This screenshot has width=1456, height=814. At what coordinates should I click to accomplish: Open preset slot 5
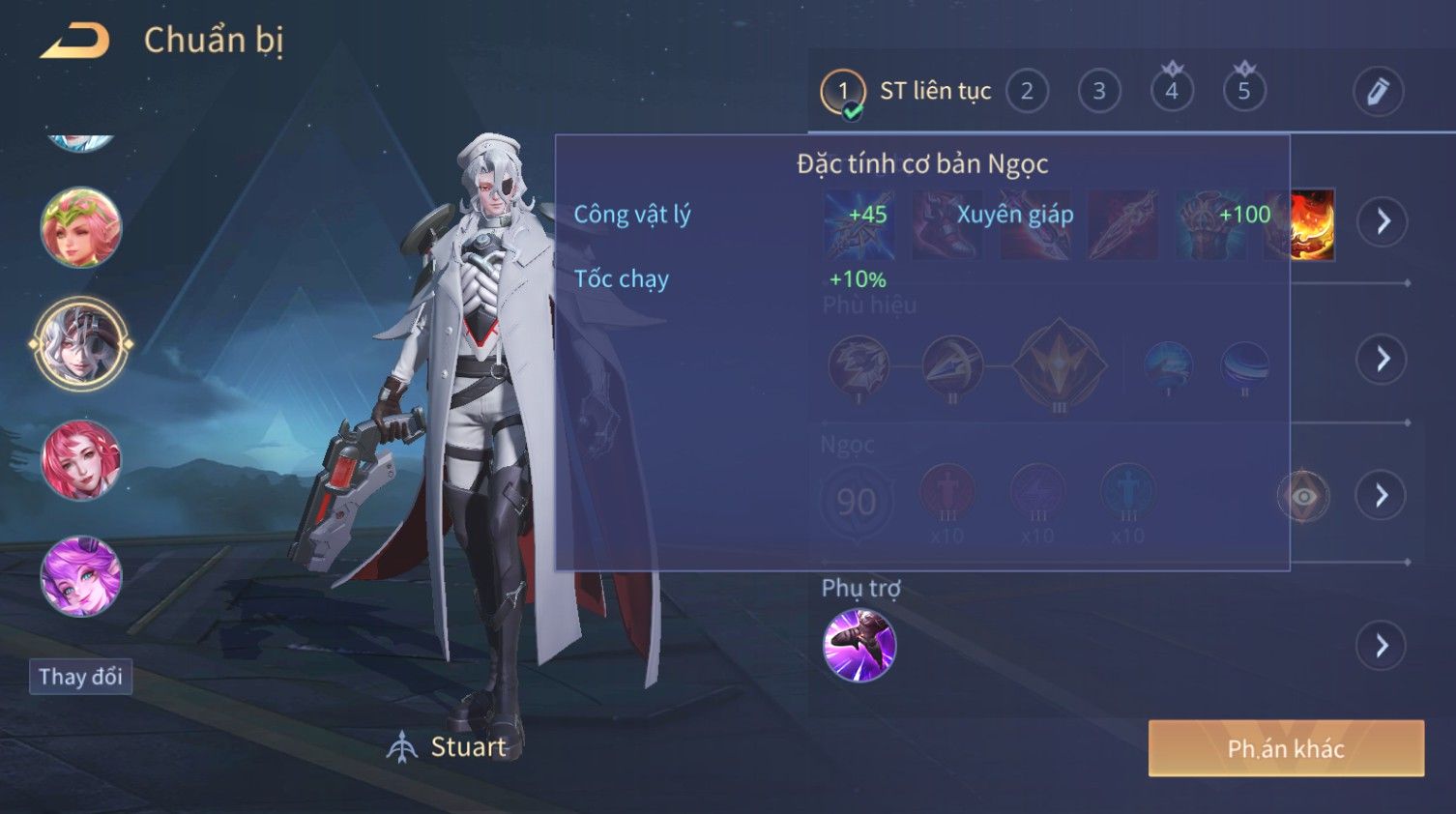[x=1244, y=91]
